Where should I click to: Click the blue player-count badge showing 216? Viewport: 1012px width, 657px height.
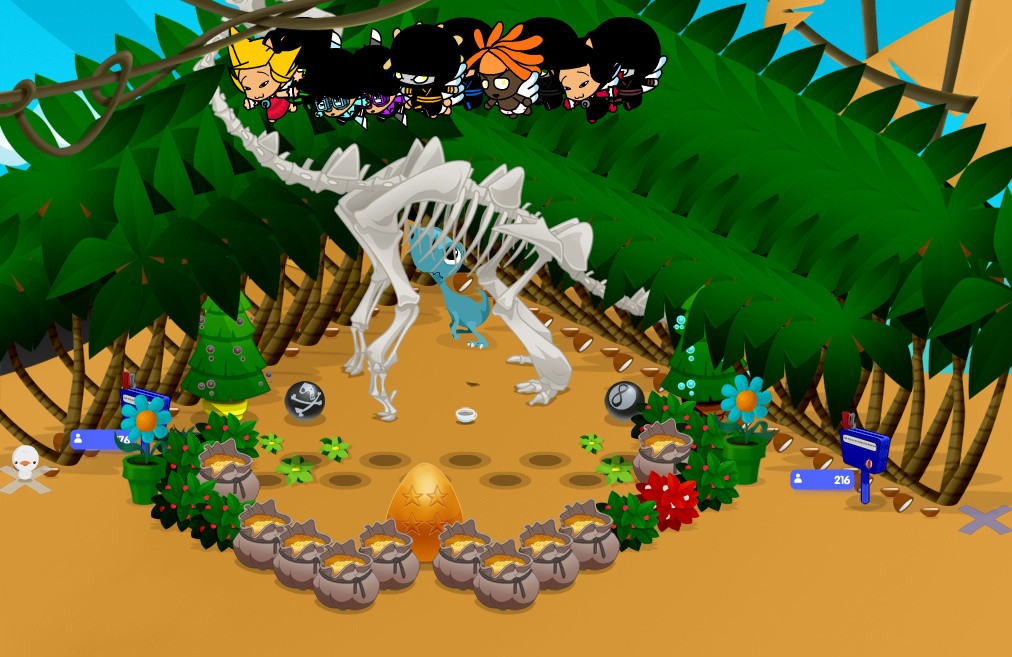coord(823,480)
